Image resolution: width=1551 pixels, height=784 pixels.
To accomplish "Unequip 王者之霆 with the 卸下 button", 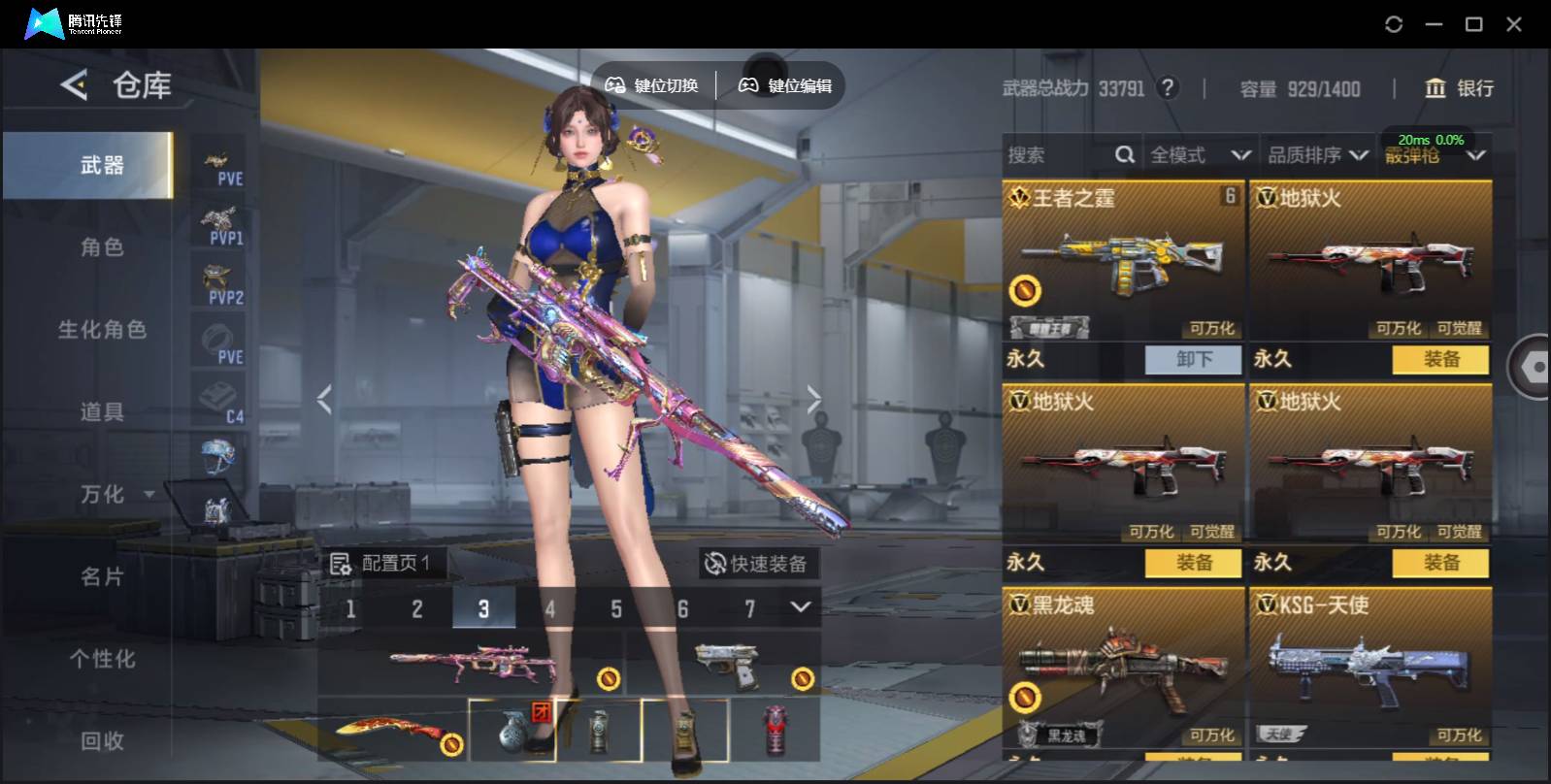I will pyautogui.click(x=1194, y=360).
